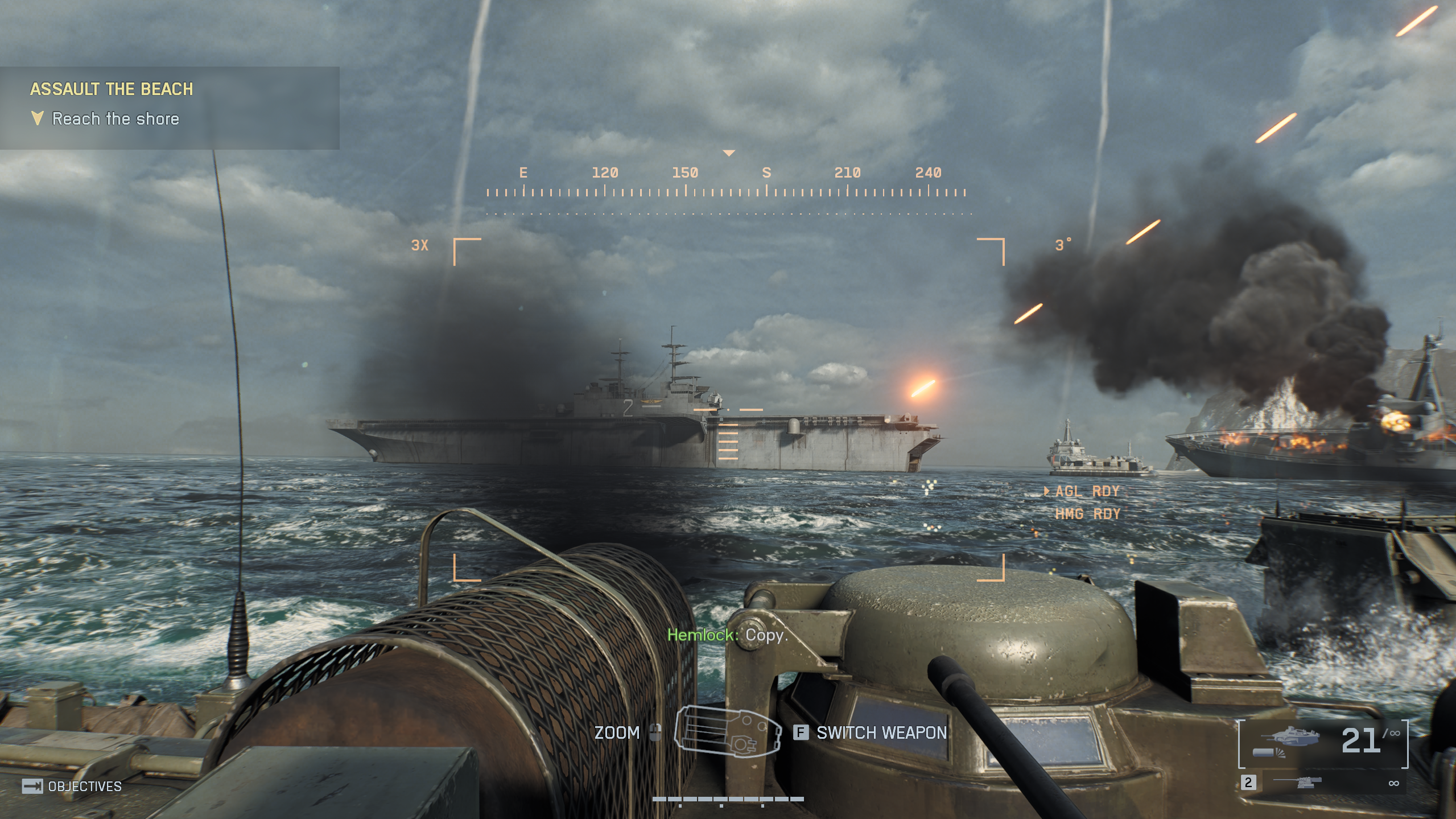Select the grenade launcher weapon slot
1456x819 pixels.
pos(1323,743)
